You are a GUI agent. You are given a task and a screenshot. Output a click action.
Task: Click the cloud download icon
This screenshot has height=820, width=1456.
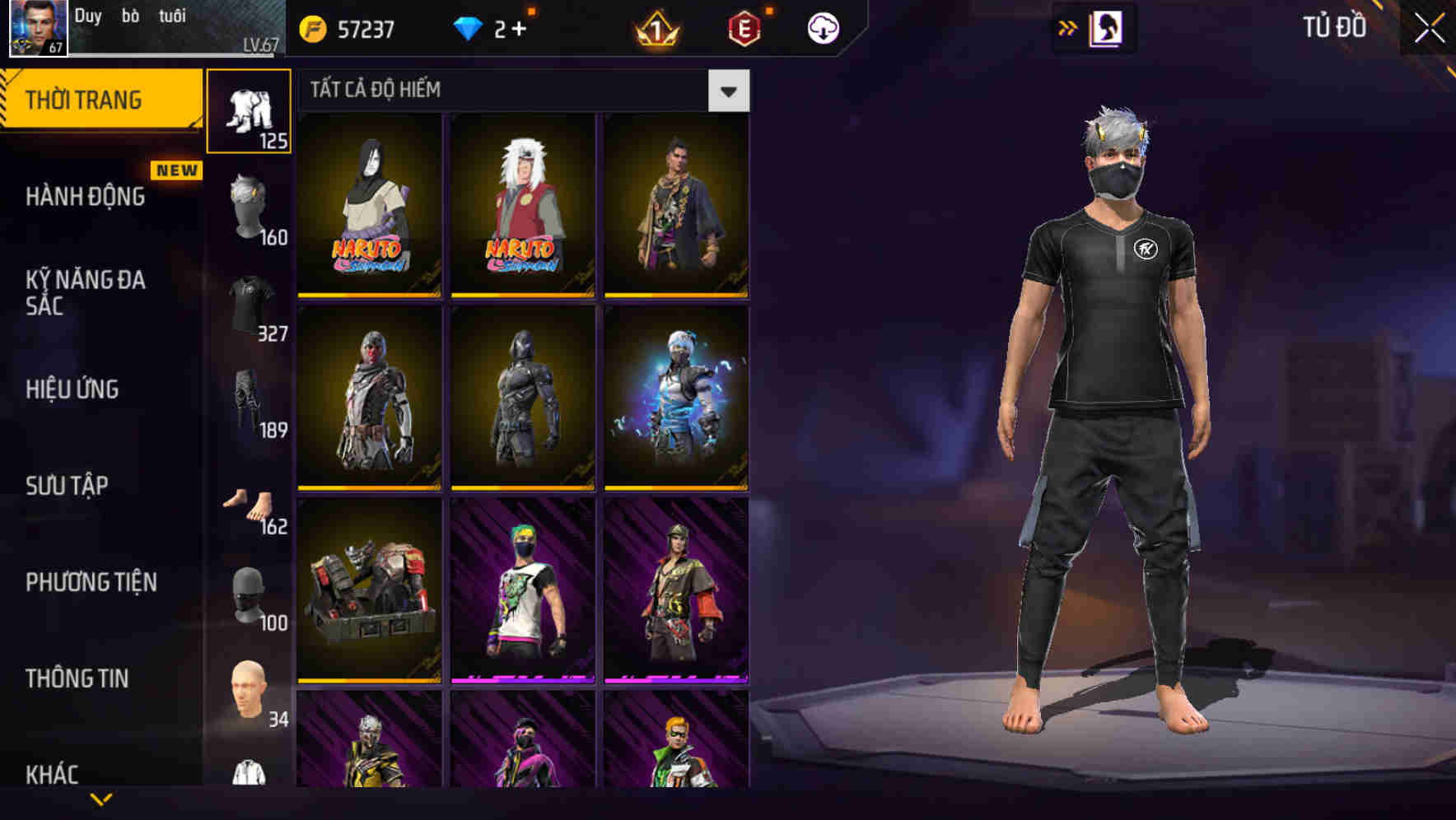pos(821,26)
